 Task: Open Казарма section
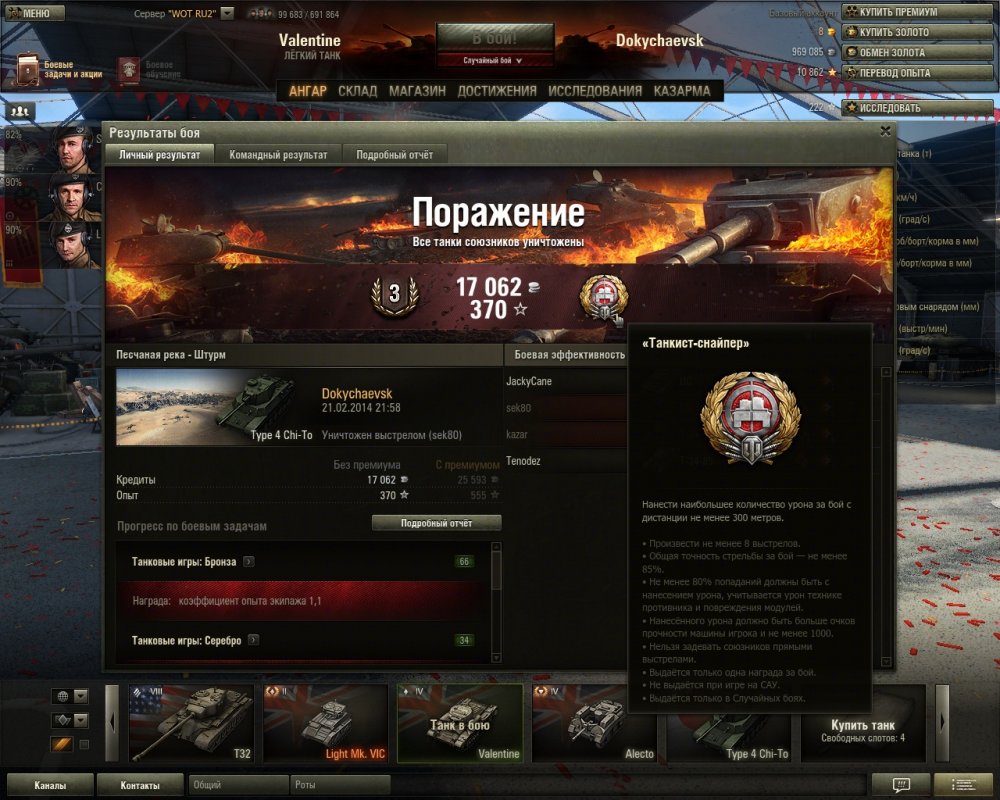click(682, 90)
